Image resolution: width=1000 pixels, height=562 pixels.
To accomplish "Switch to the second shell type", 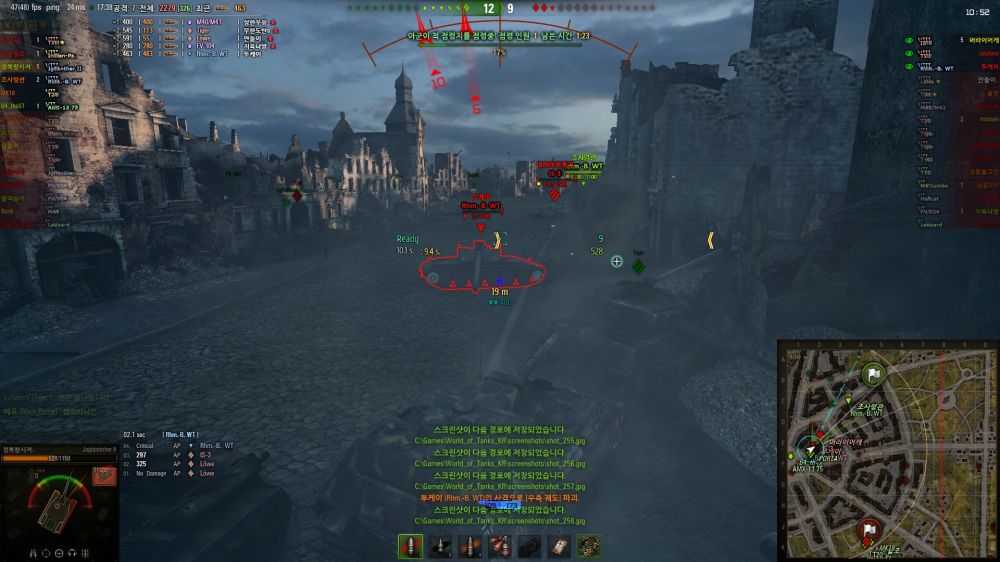I will click(x=440, y=546).
